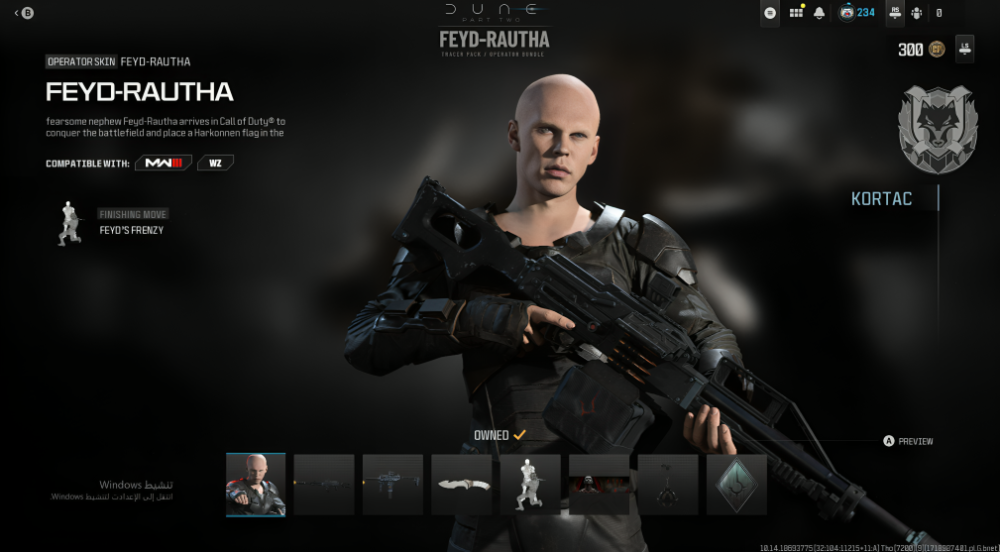1000x552 pixels.
Task: Select the finishing move thumbnail in bundle row
Action: (x=530, y=485)
